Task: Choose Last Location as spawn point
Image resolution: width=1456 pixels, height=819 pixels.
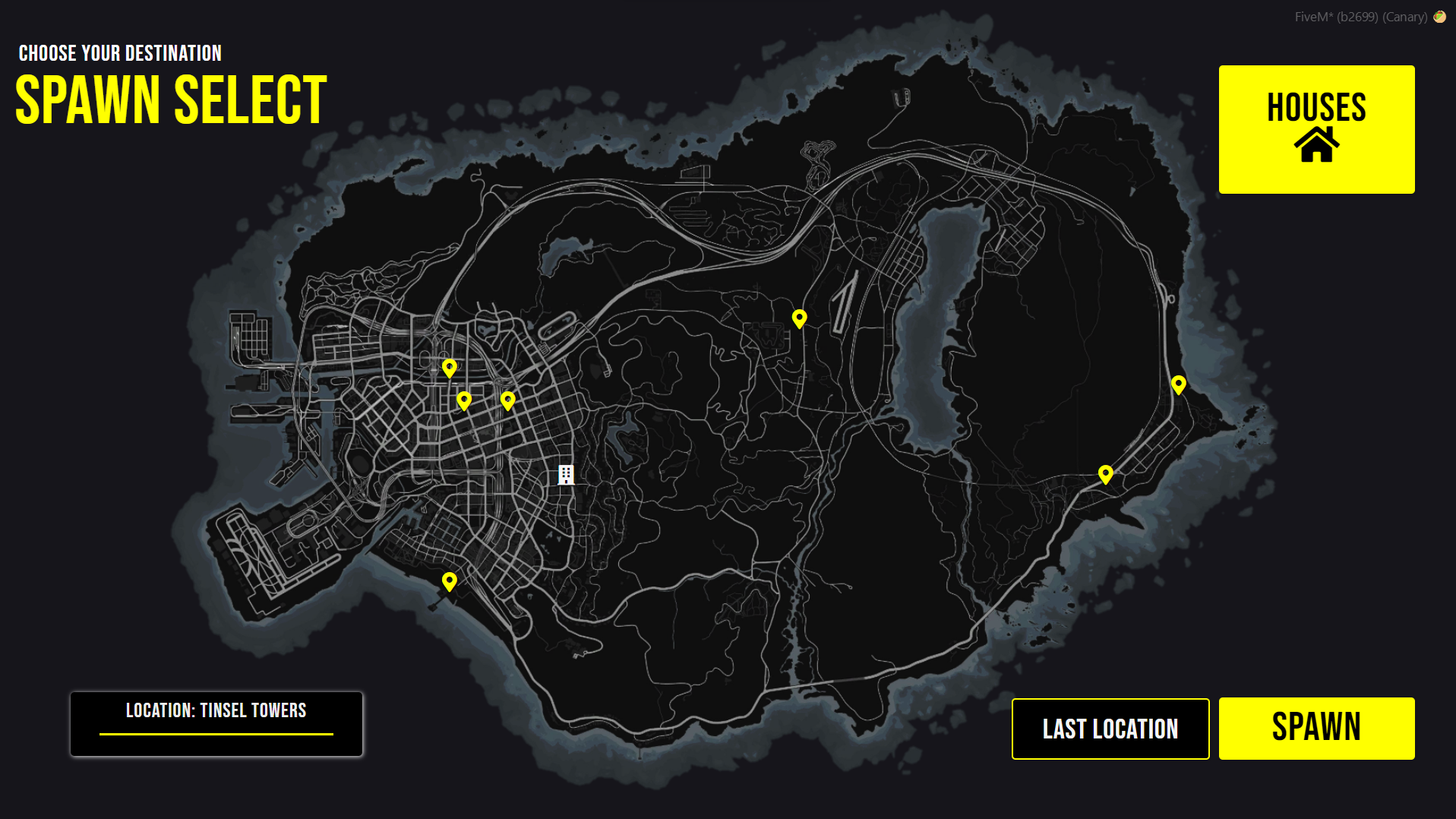Action: [1110, 729]
